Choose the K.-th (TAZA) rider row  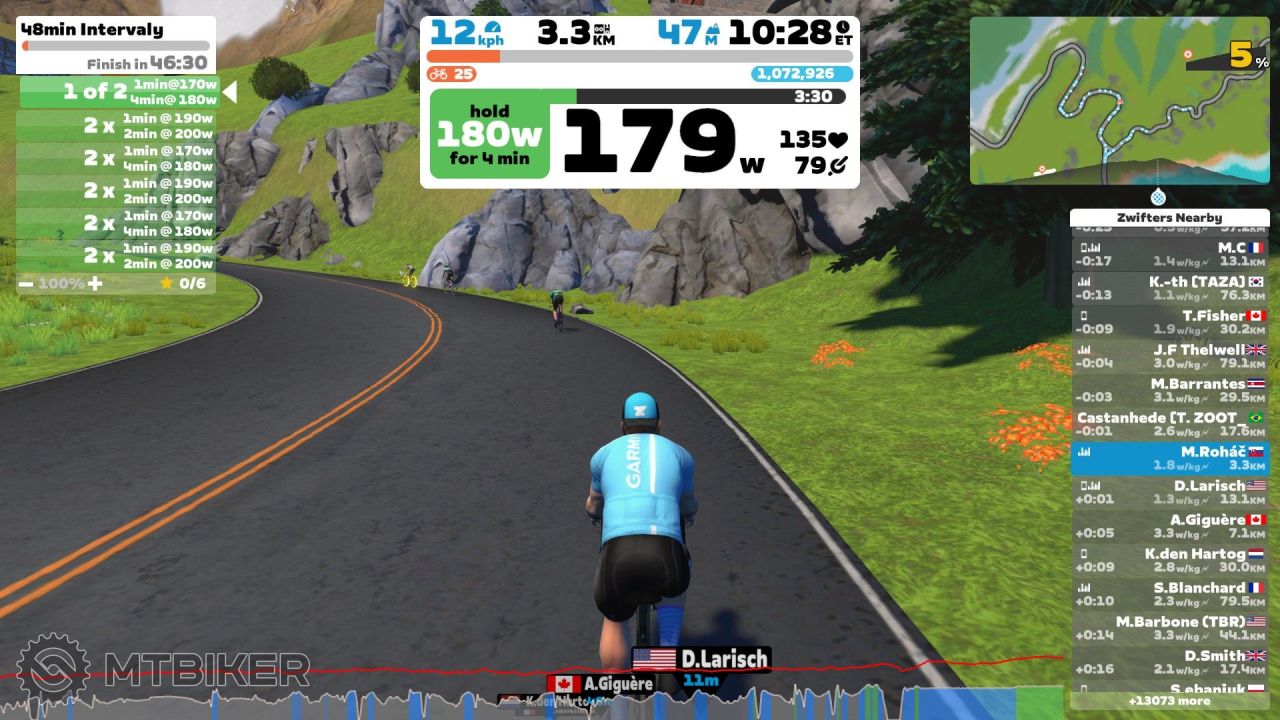(x=1169, y=288)
